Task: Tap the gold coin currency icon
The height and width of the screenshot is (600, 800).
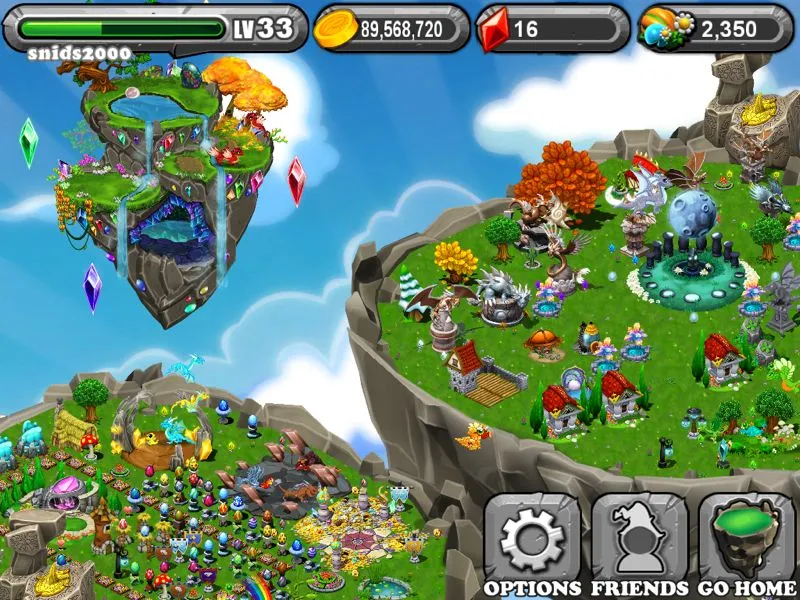Action: point(335,29)
